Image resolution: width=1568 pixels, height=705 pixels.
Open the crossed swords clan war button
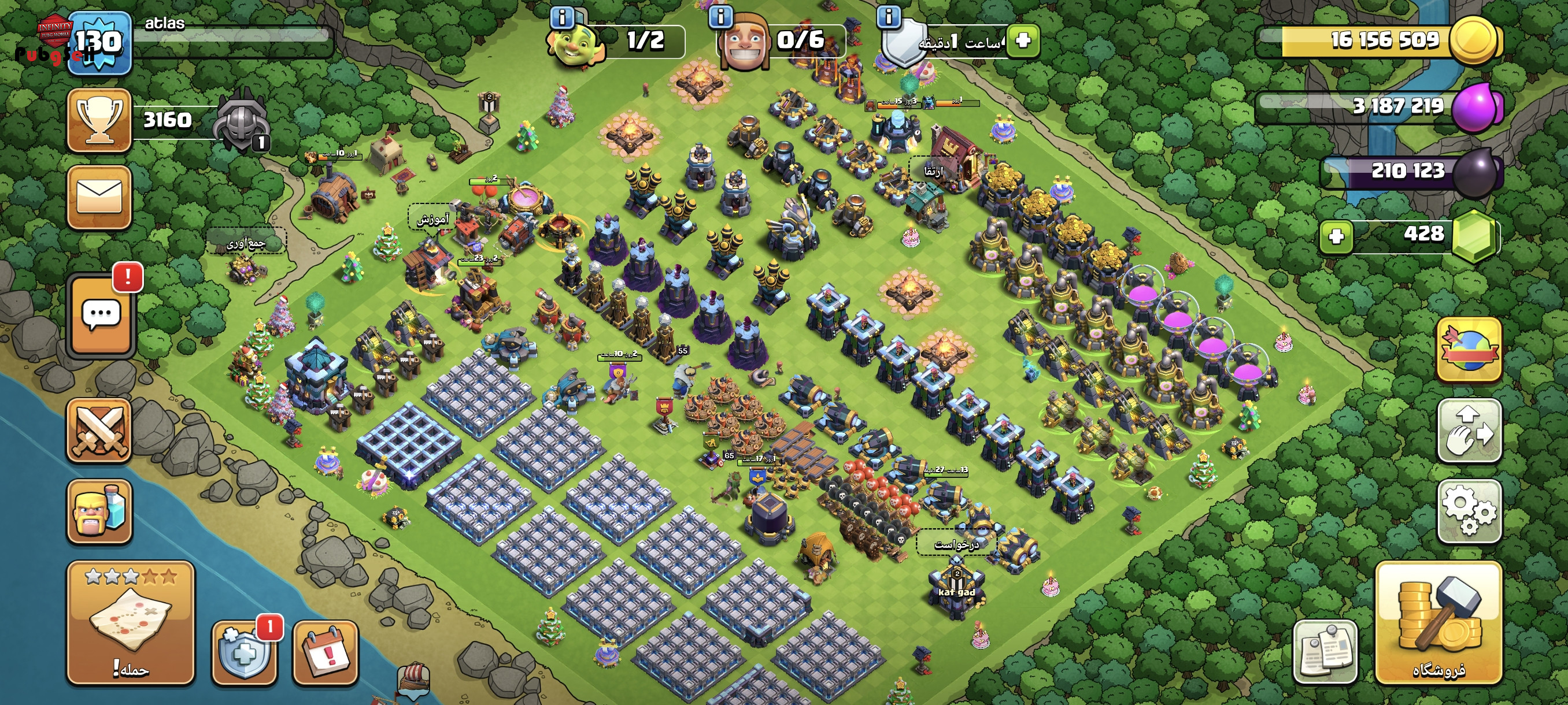click(x=99, y=431)
